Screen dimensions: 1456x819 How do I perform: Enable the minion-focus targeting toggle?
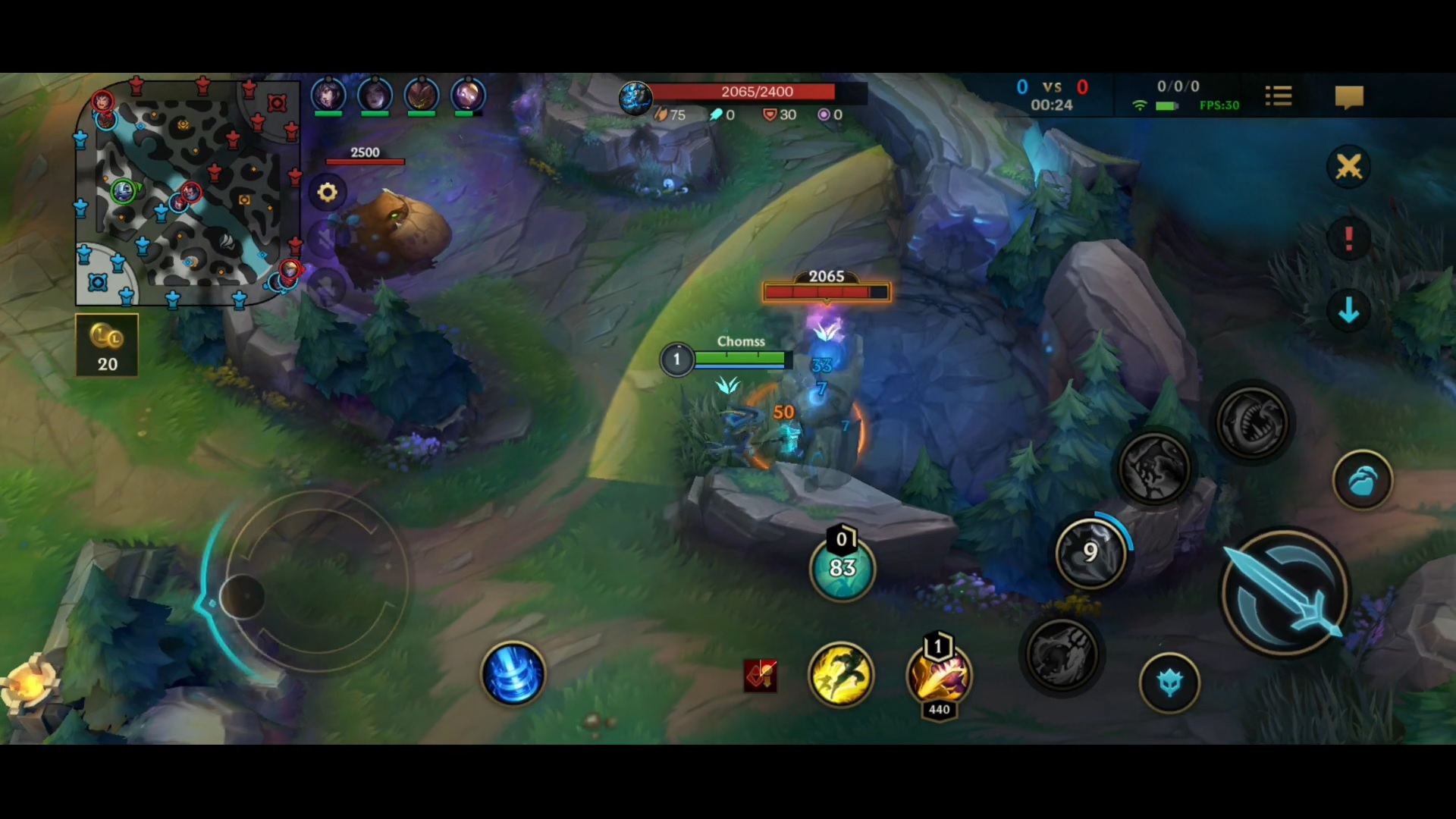(x=1169, y=681)
